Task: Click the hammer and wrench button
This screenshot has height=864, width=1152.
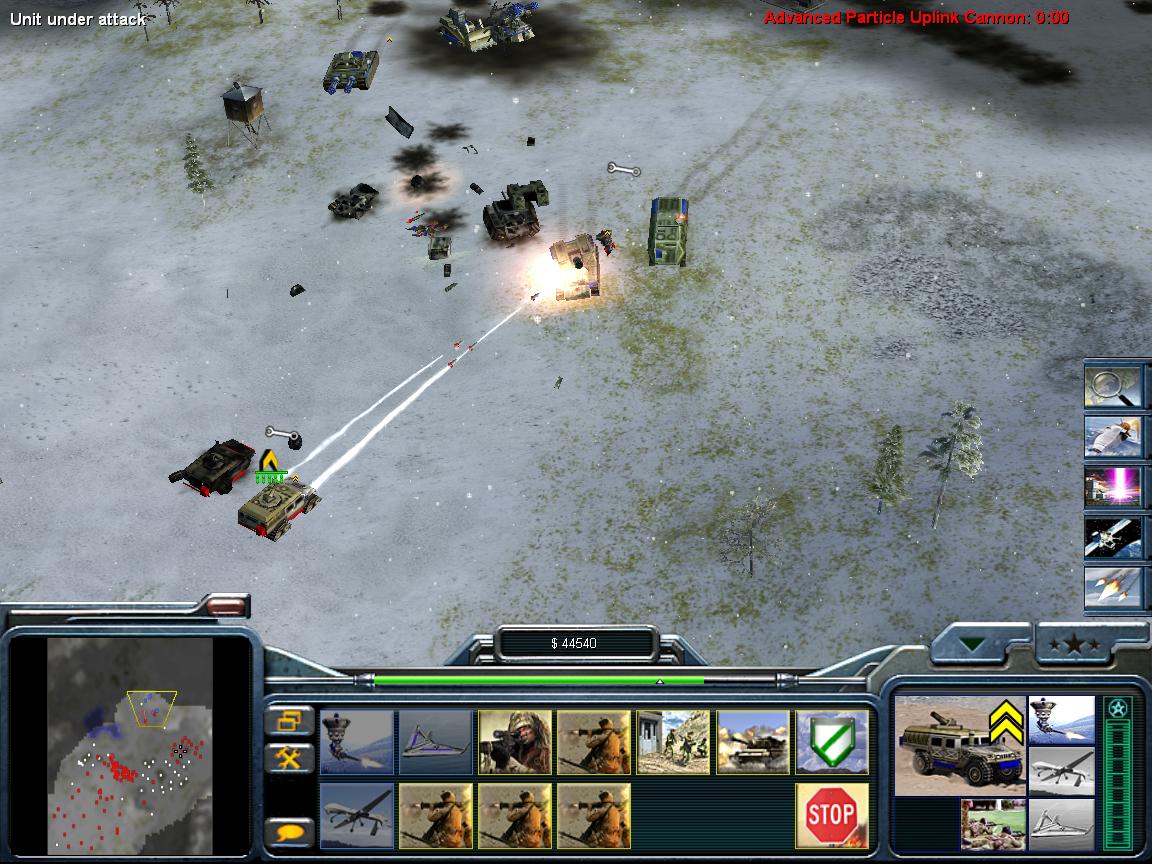Action: (290, 758)
